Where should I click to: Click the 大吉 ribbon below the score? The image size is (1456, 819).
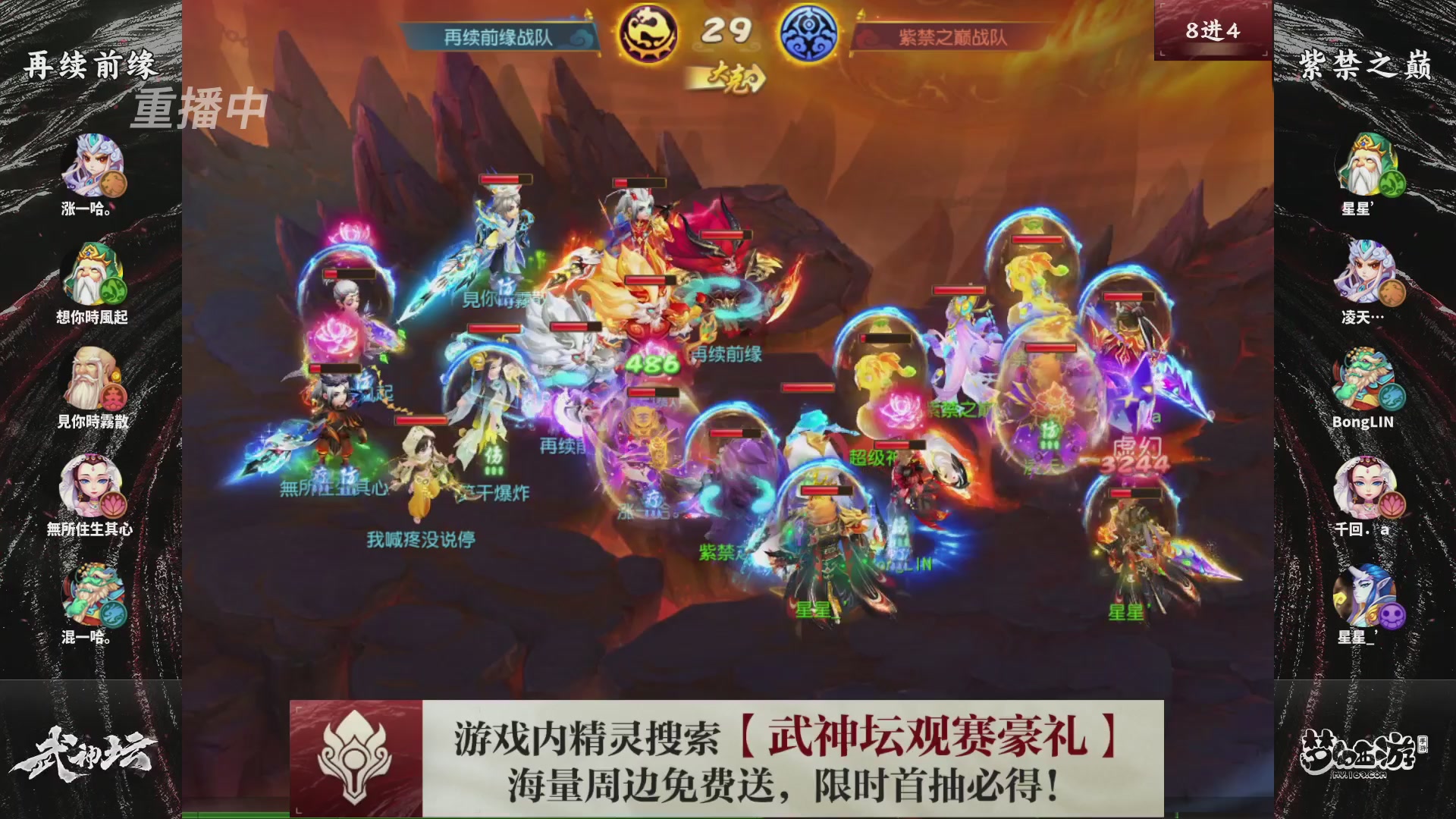tap(726, 76)
